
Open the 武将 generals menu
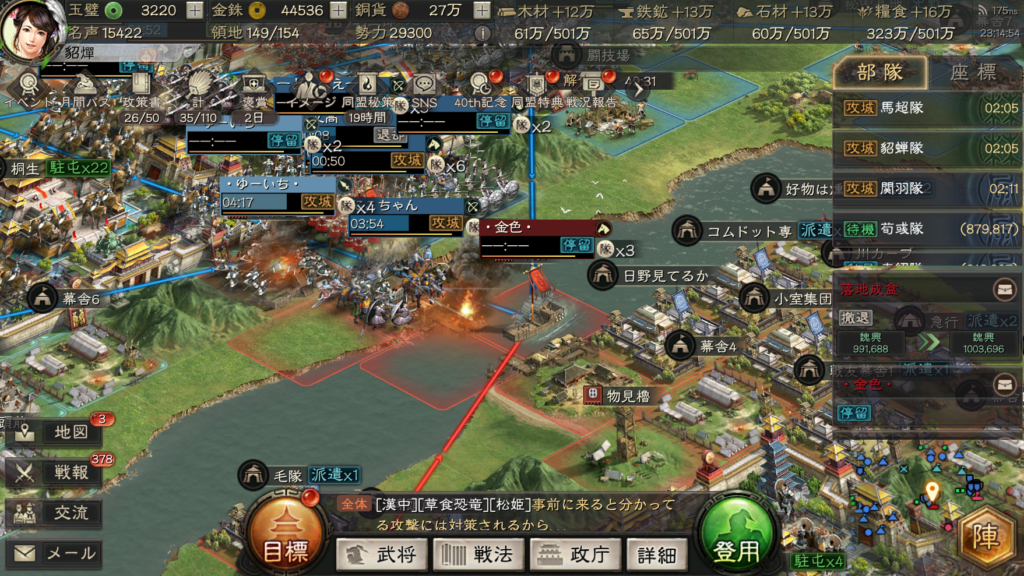[381, 554]
